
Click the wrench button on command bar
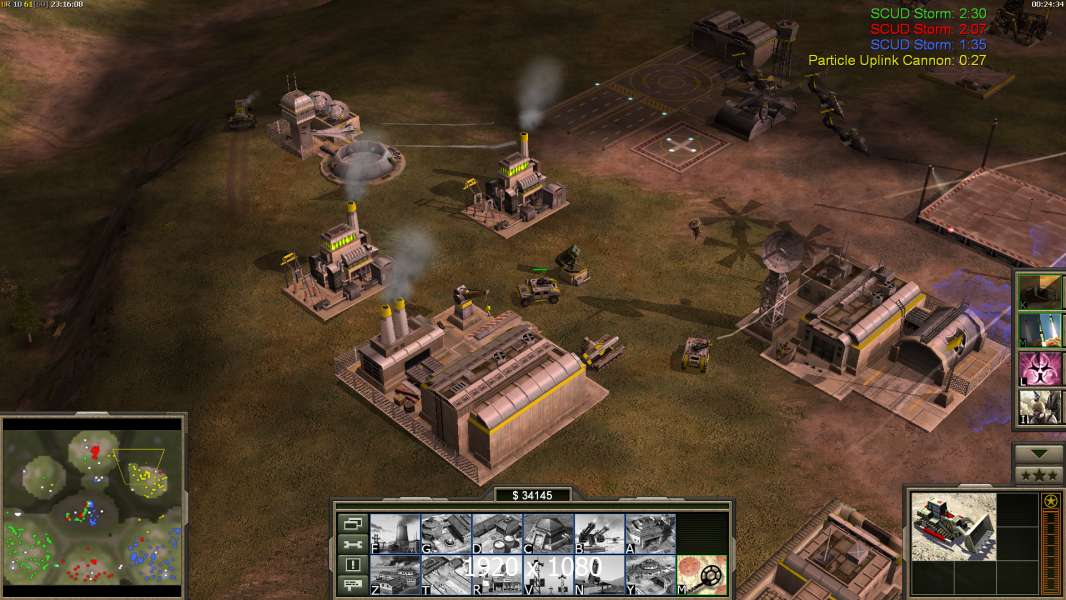coord(353,544)
